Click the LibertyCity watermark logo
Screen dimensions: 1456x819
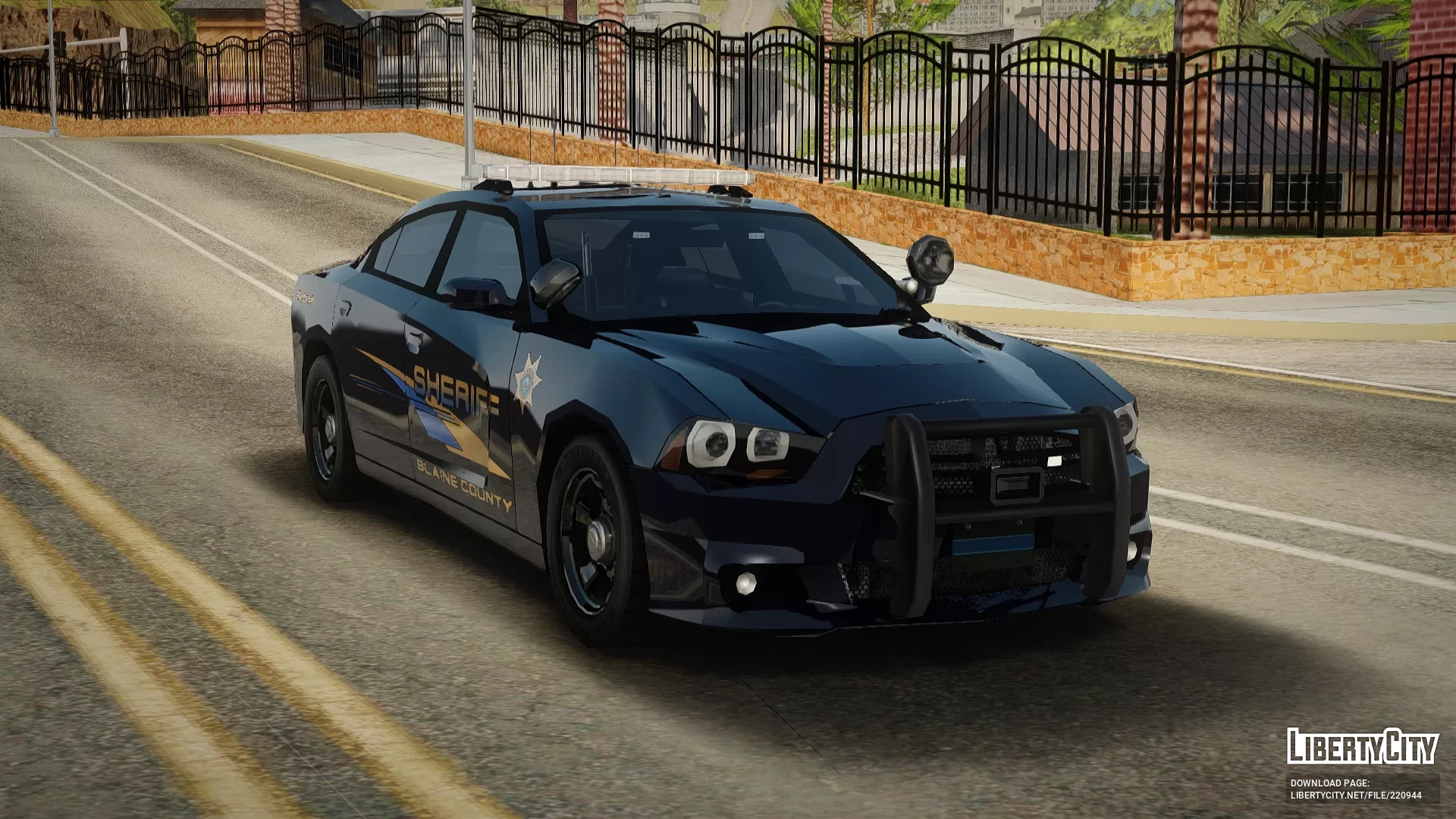click(x=1362, y=747)
